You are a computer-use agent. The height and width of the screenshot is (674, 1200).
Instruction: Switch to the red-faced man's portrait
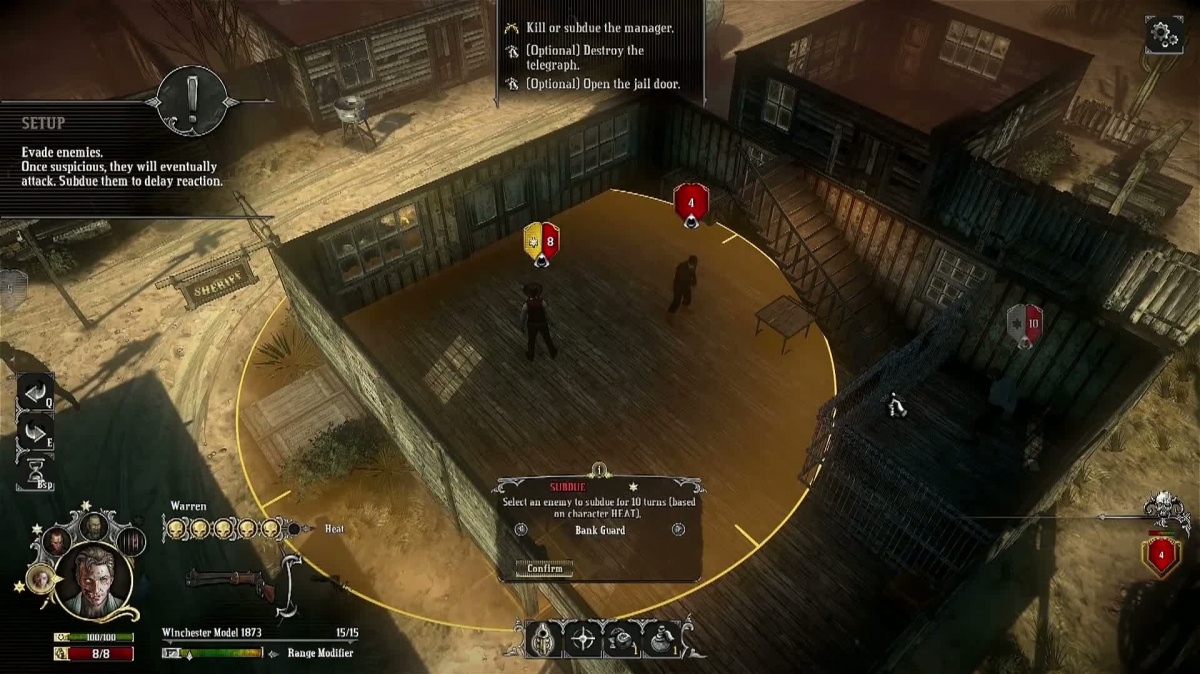56,542
